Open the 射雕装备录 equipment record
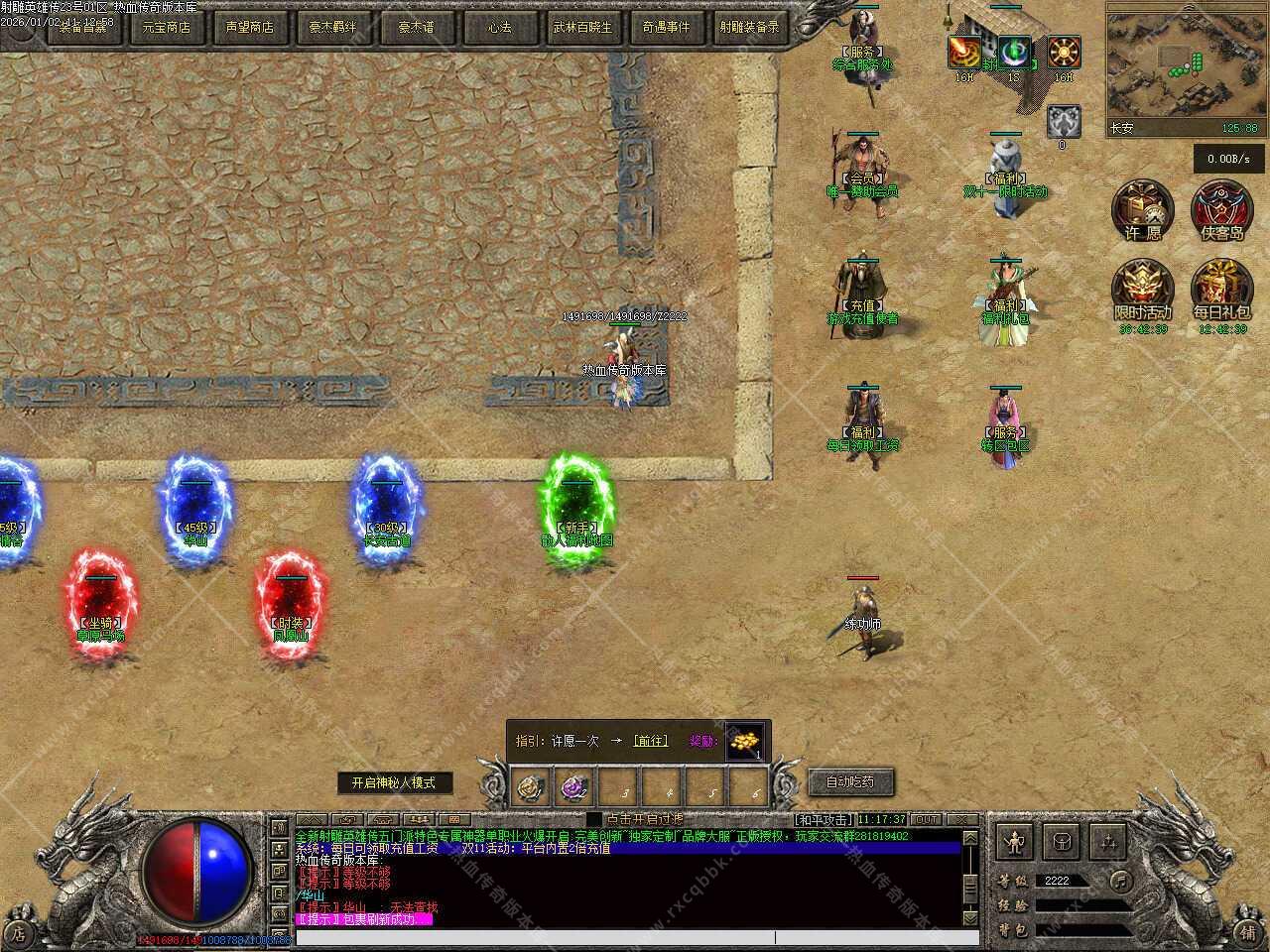 (750, 28)
